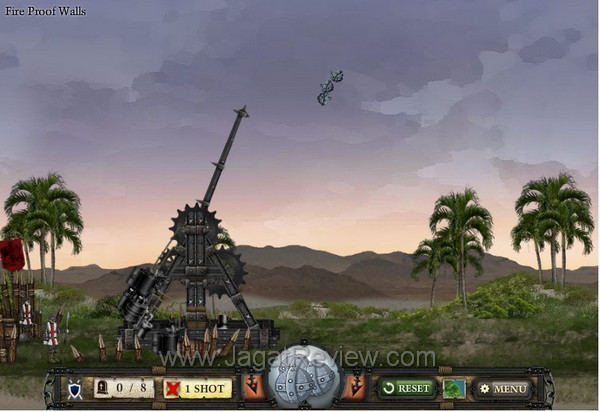600x412 pixels.
Task: Open the MENU
Action: (x=502, y=388)
